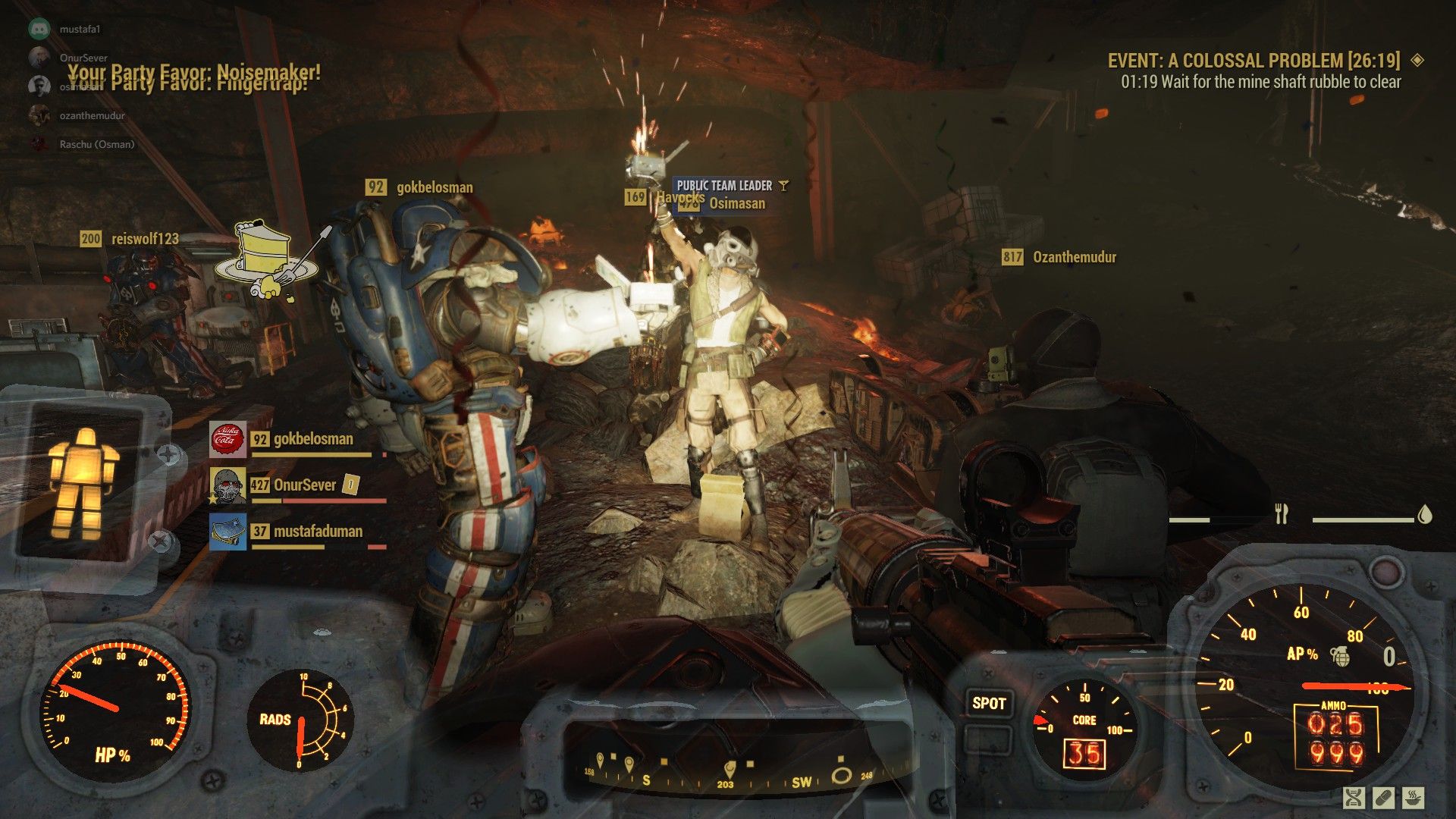Select ozanthemudur in the Discord voice overlay
Image resolution: width=1456 pixels, height=819 pixels.
91,115
